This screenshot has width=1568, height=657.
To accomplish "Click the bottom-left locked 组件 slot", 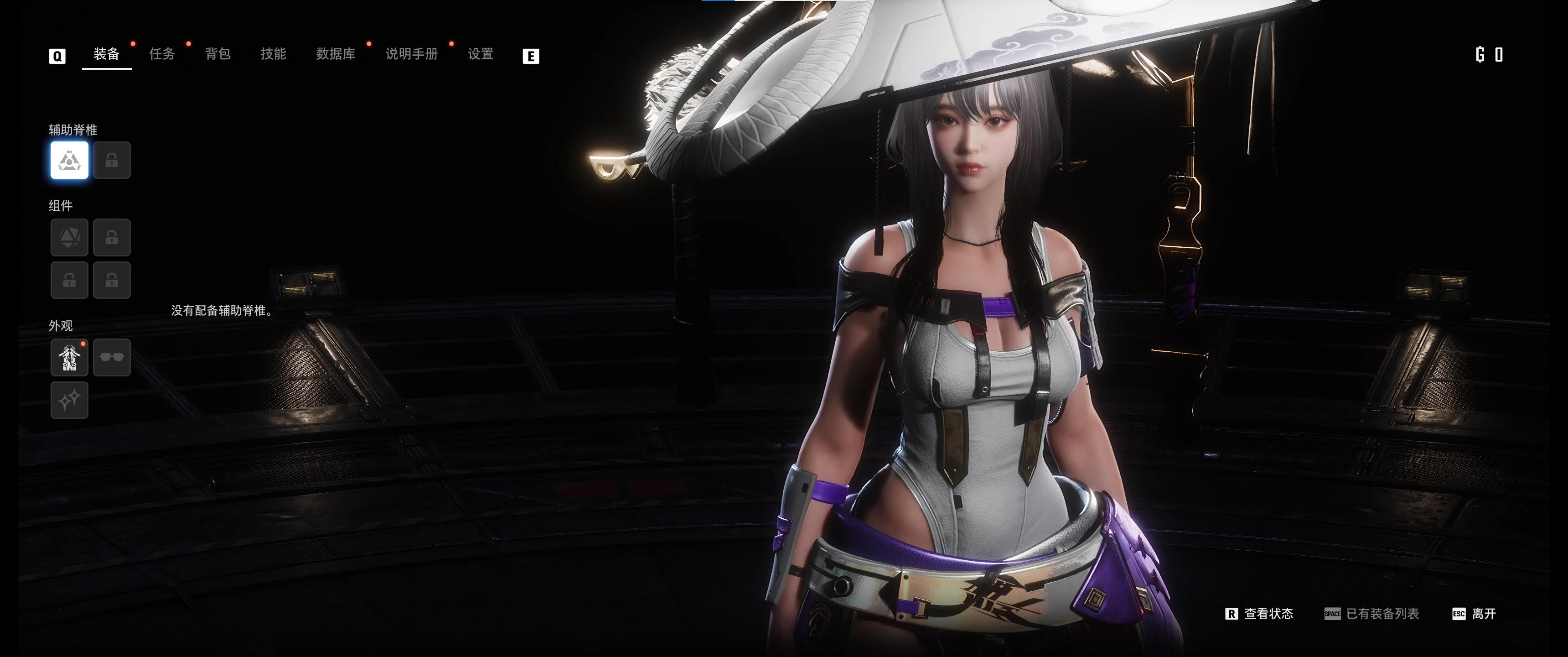I will coord(69,281).
